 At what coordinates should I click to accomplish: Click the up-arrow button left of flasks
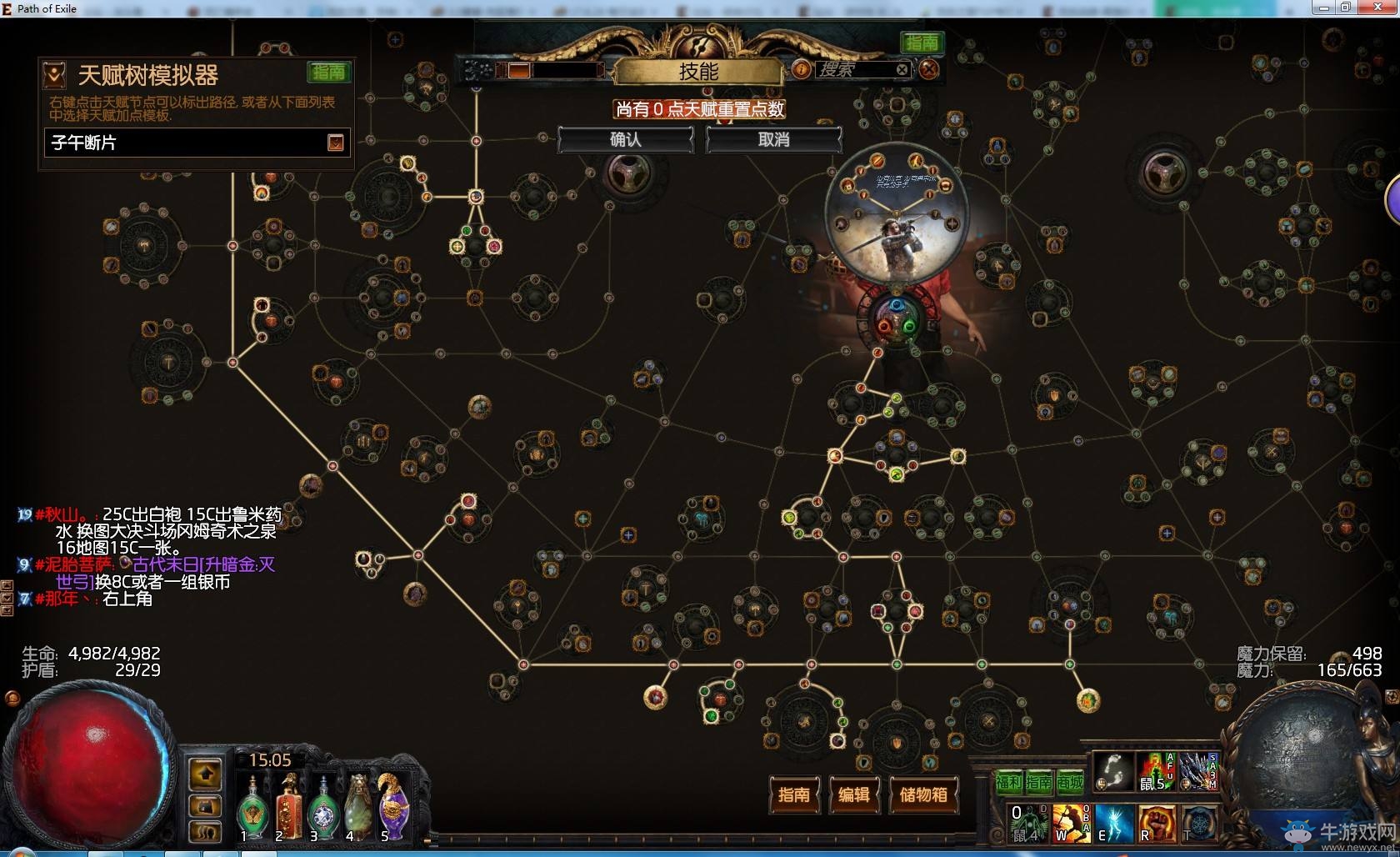click(x=206, y=774)
